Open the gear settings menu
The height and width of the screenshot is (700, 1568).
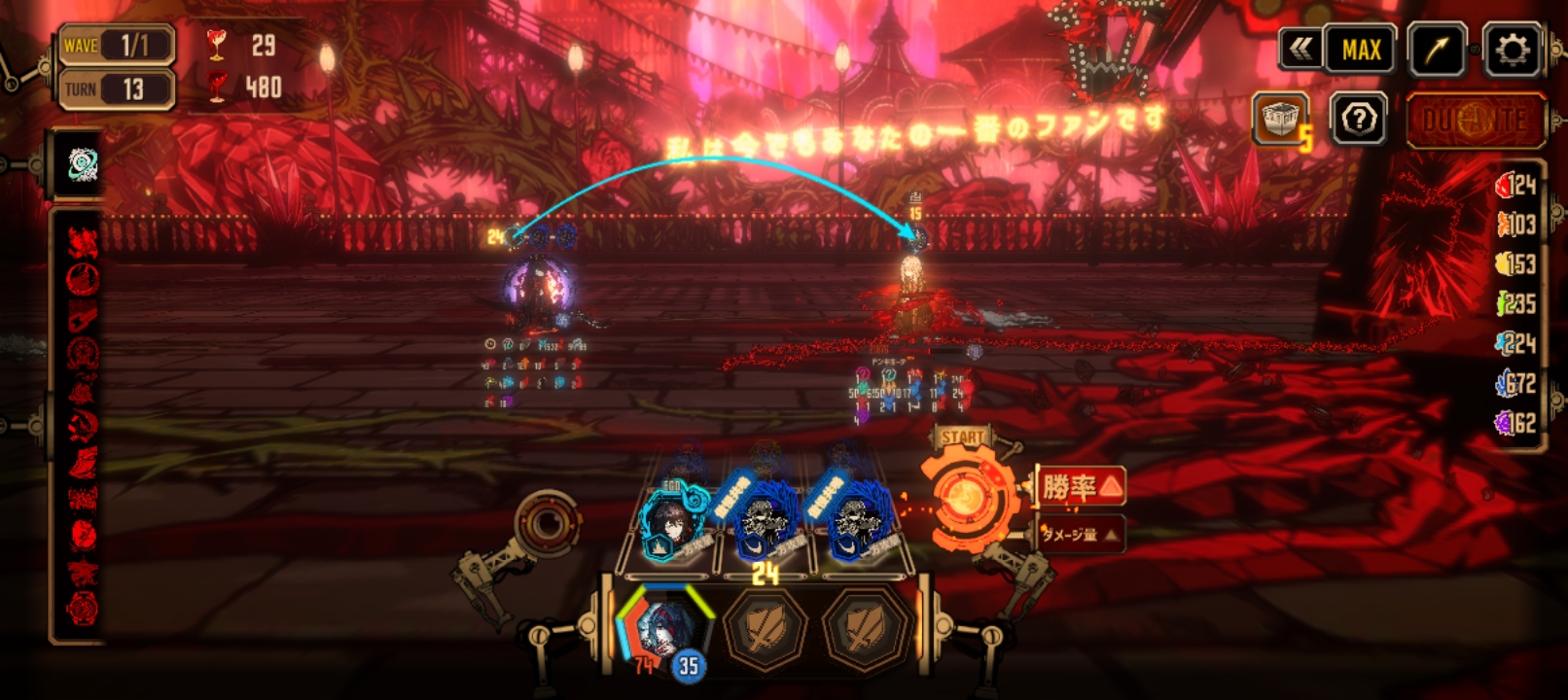pos(1511,50)
